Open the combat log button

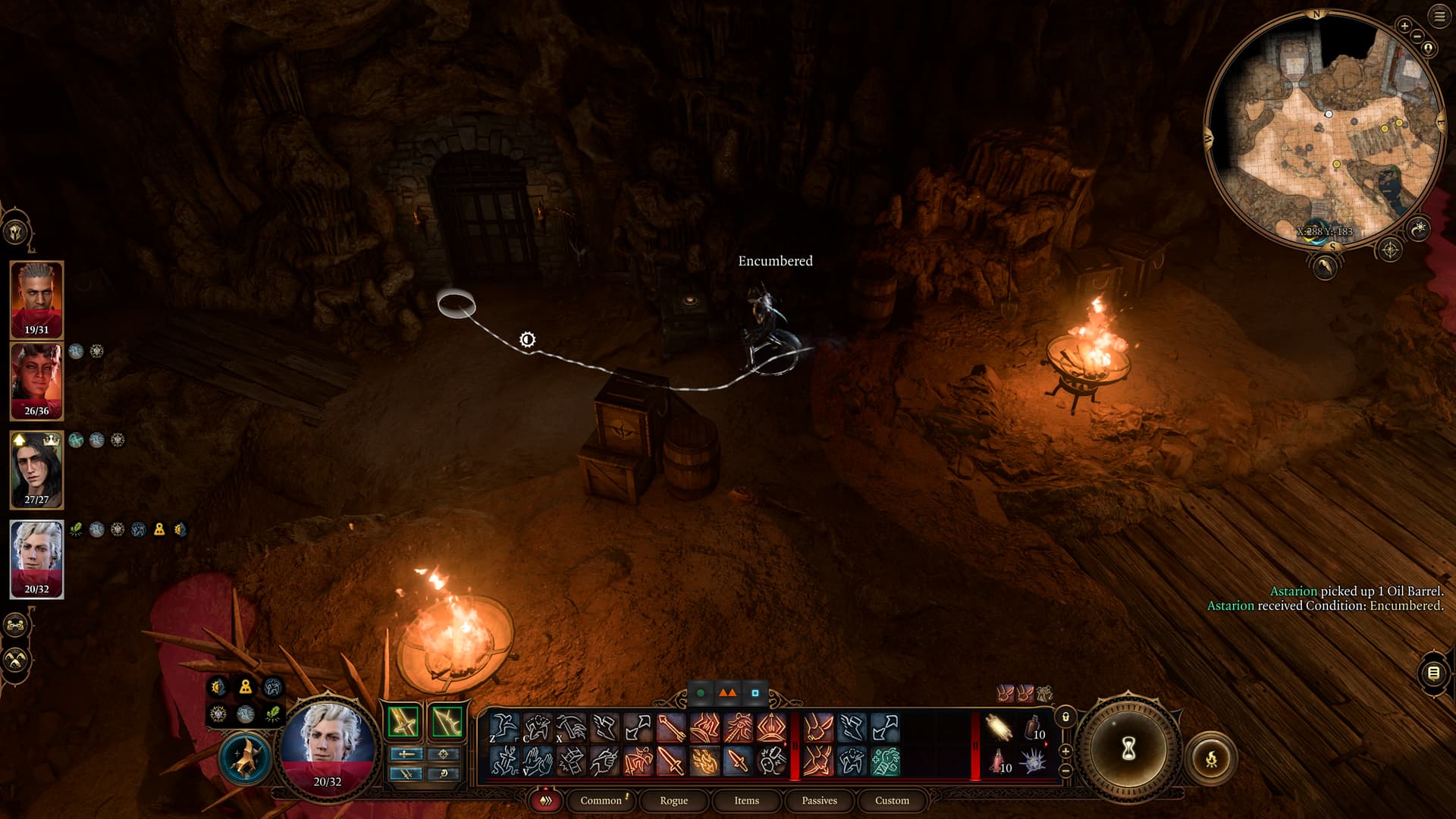coord(1433,673)
